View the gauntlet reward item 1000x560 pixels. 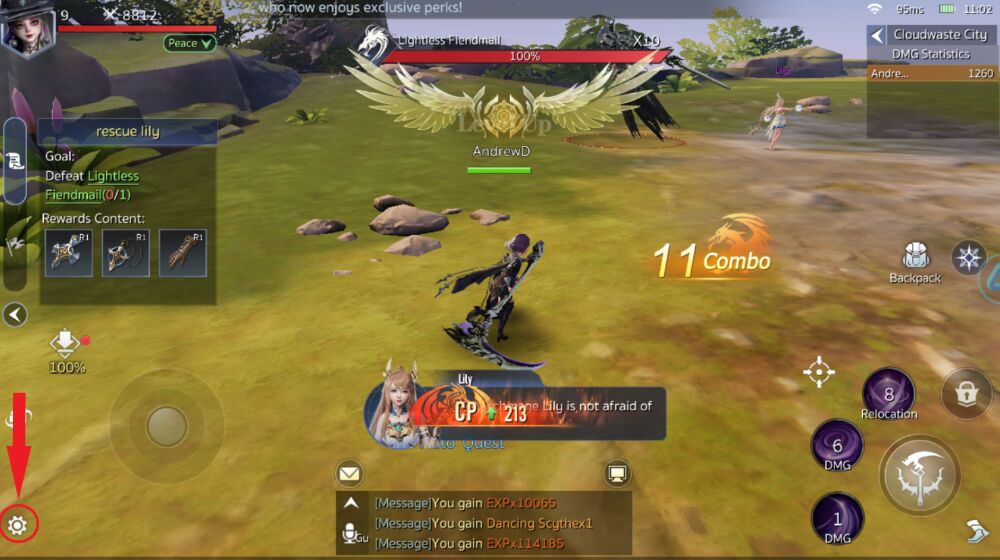(182, 253)
